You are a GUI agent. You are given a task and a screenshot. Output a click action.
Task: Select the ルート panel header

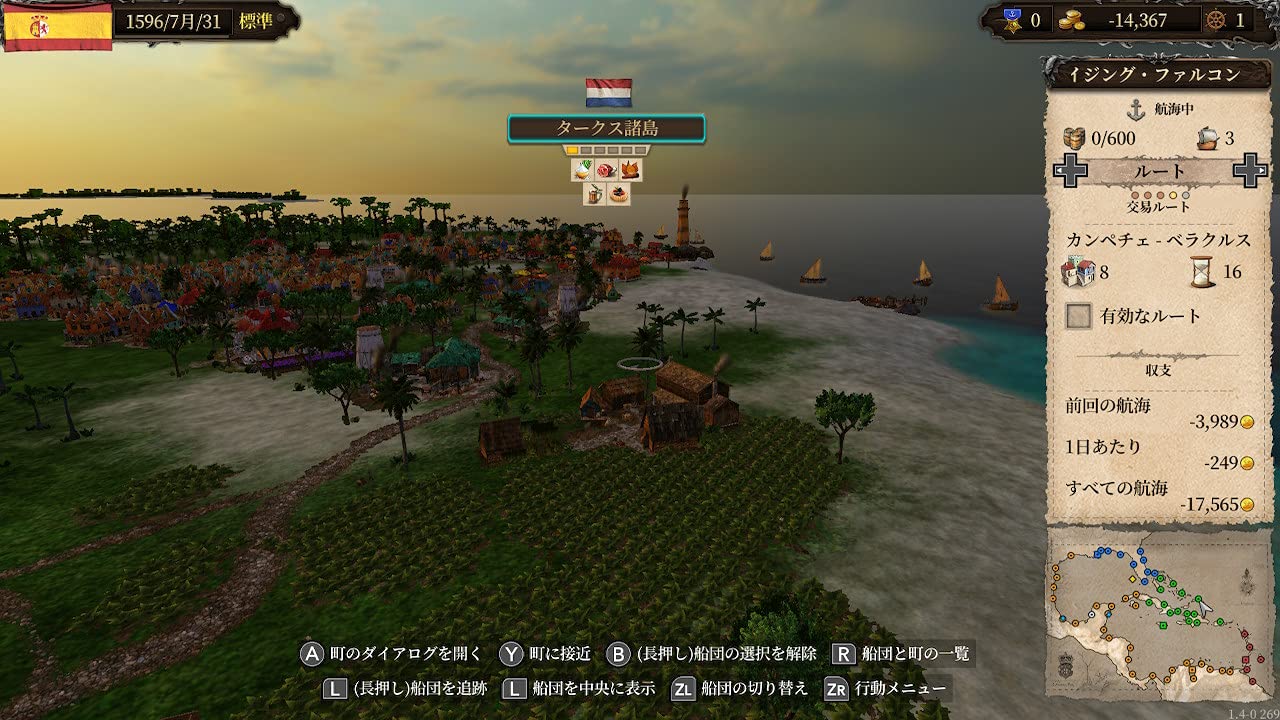point(1160,171)
